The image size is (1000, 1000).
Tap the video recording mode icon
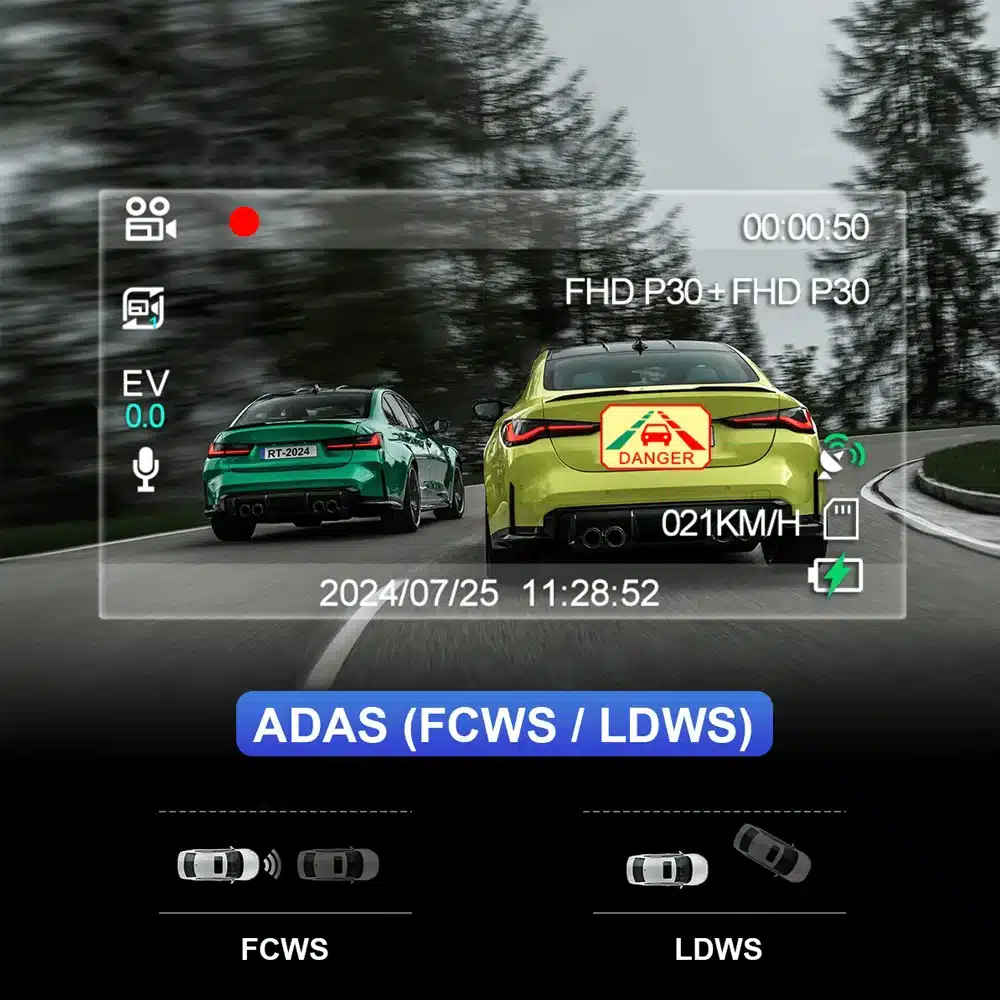(150, 219)
